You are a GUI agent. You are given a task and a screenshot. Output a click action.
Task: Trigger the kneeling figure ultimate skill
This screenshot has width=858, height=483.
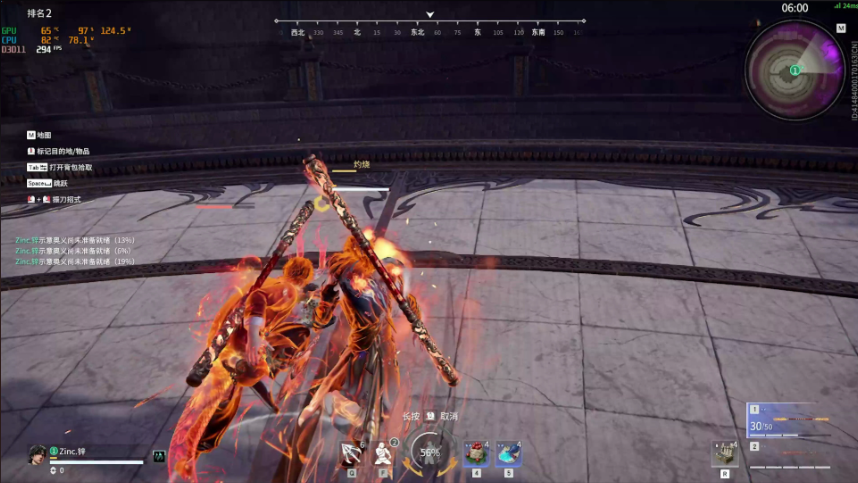(x=384, y=455)
